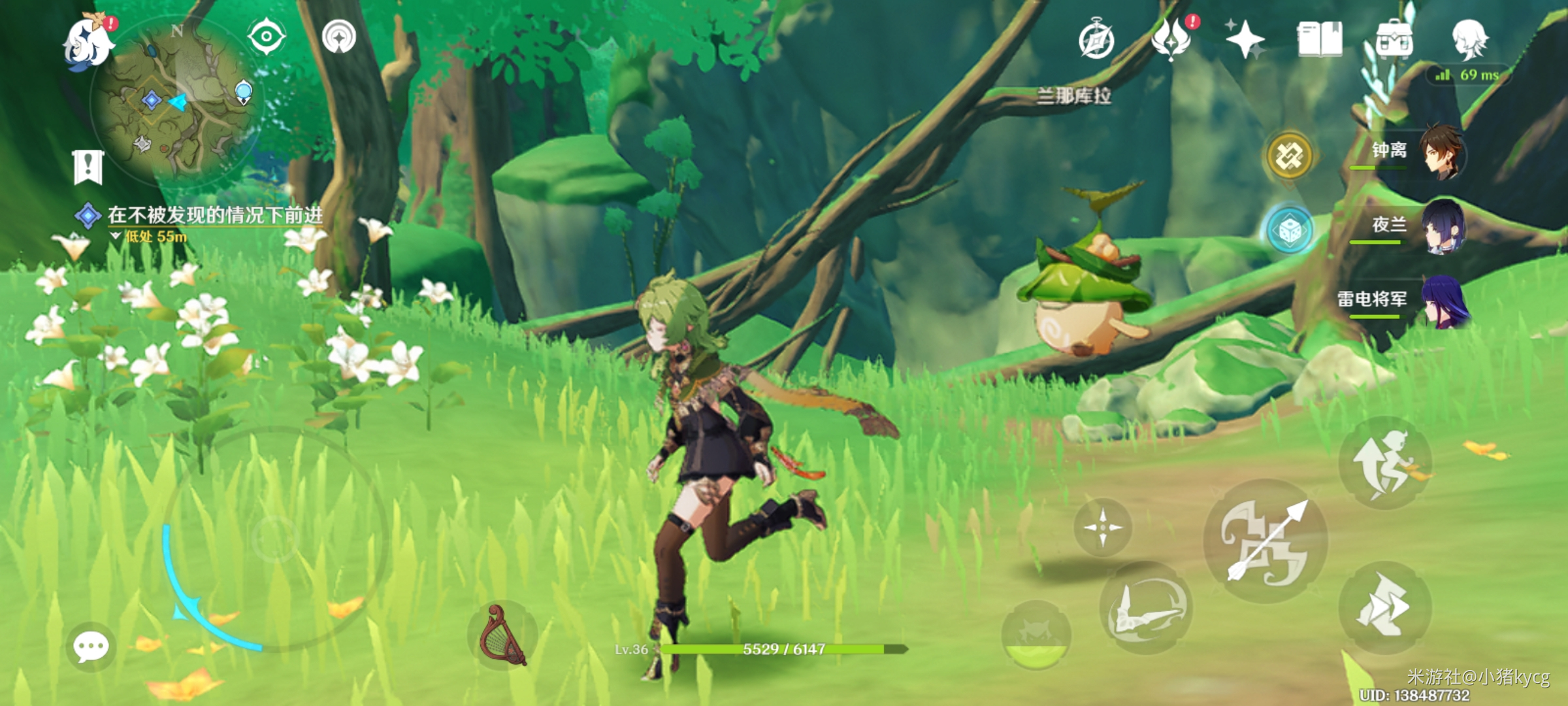Tap the jump button
The width and height of the screenshot is (1568, 706).
(x=1385, y=463)
